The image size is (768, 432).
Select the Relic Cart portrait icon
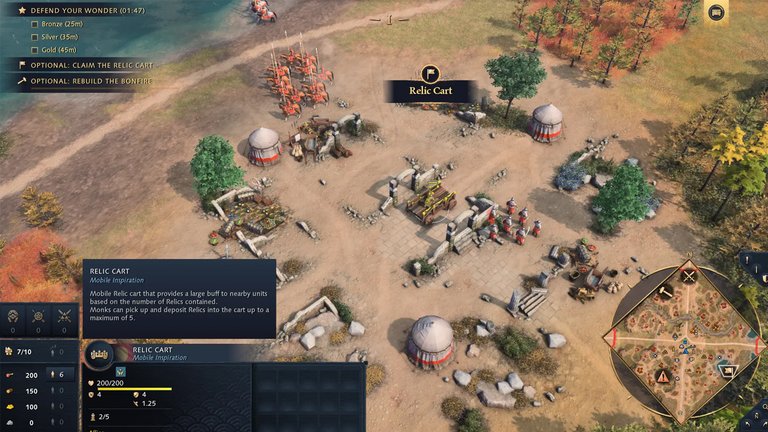coord(99,353)
